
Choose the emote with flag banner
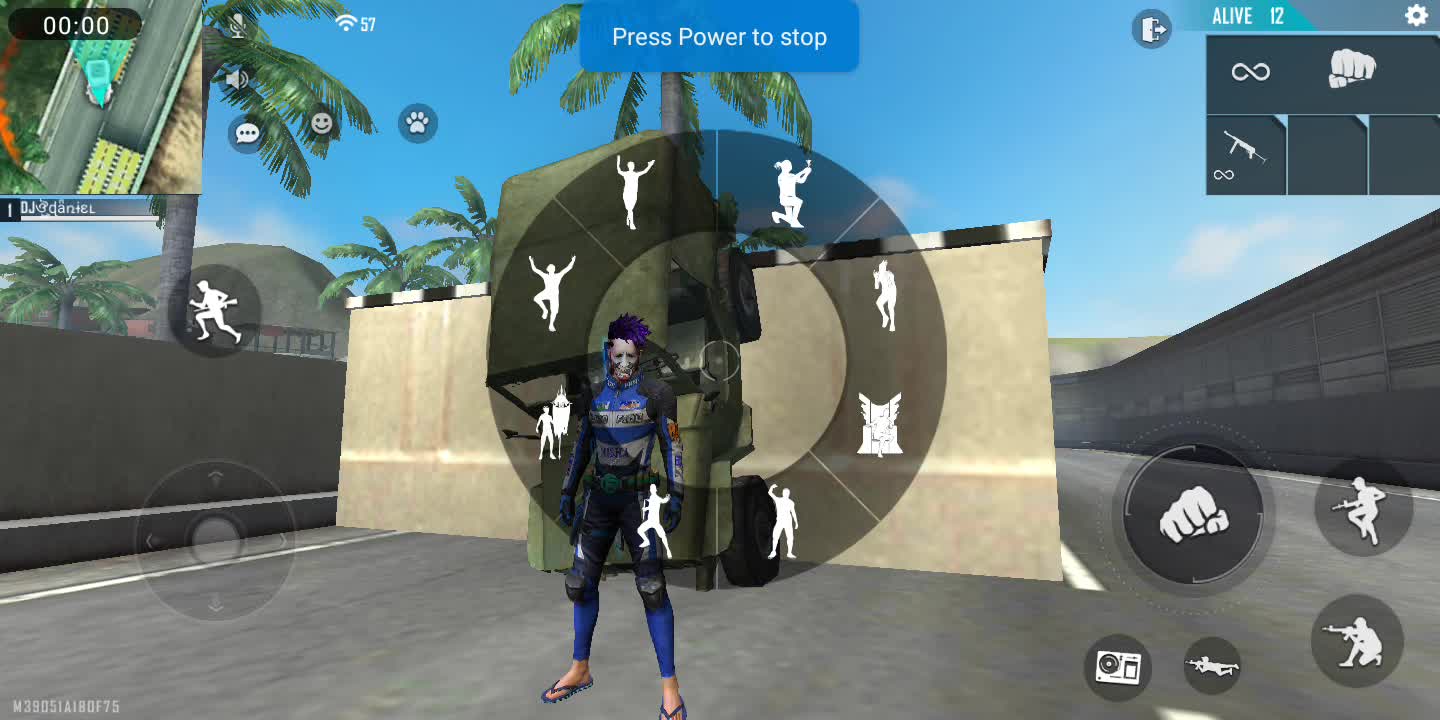553,423
